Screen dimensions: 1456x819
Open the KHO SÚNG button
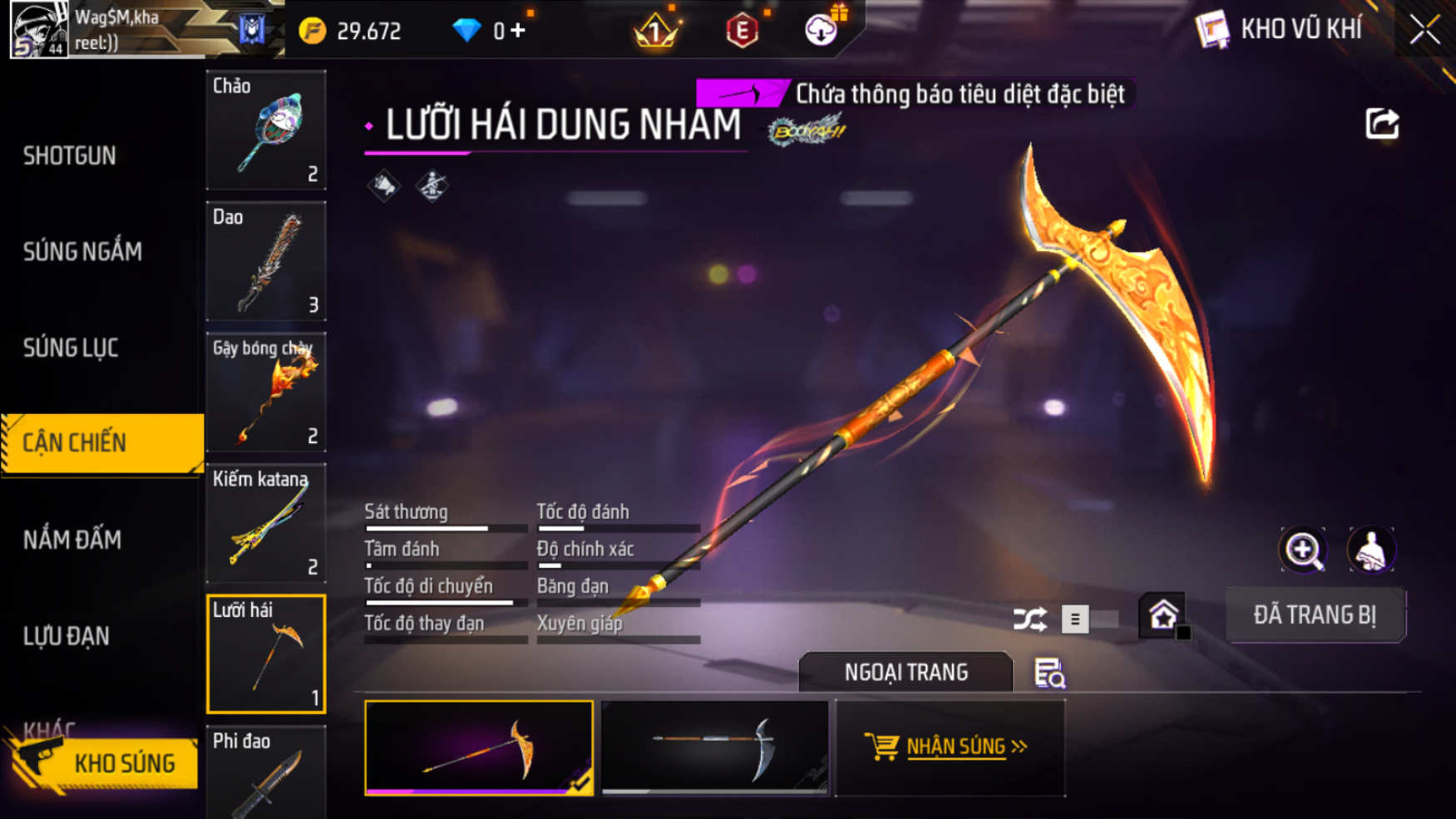106,762
